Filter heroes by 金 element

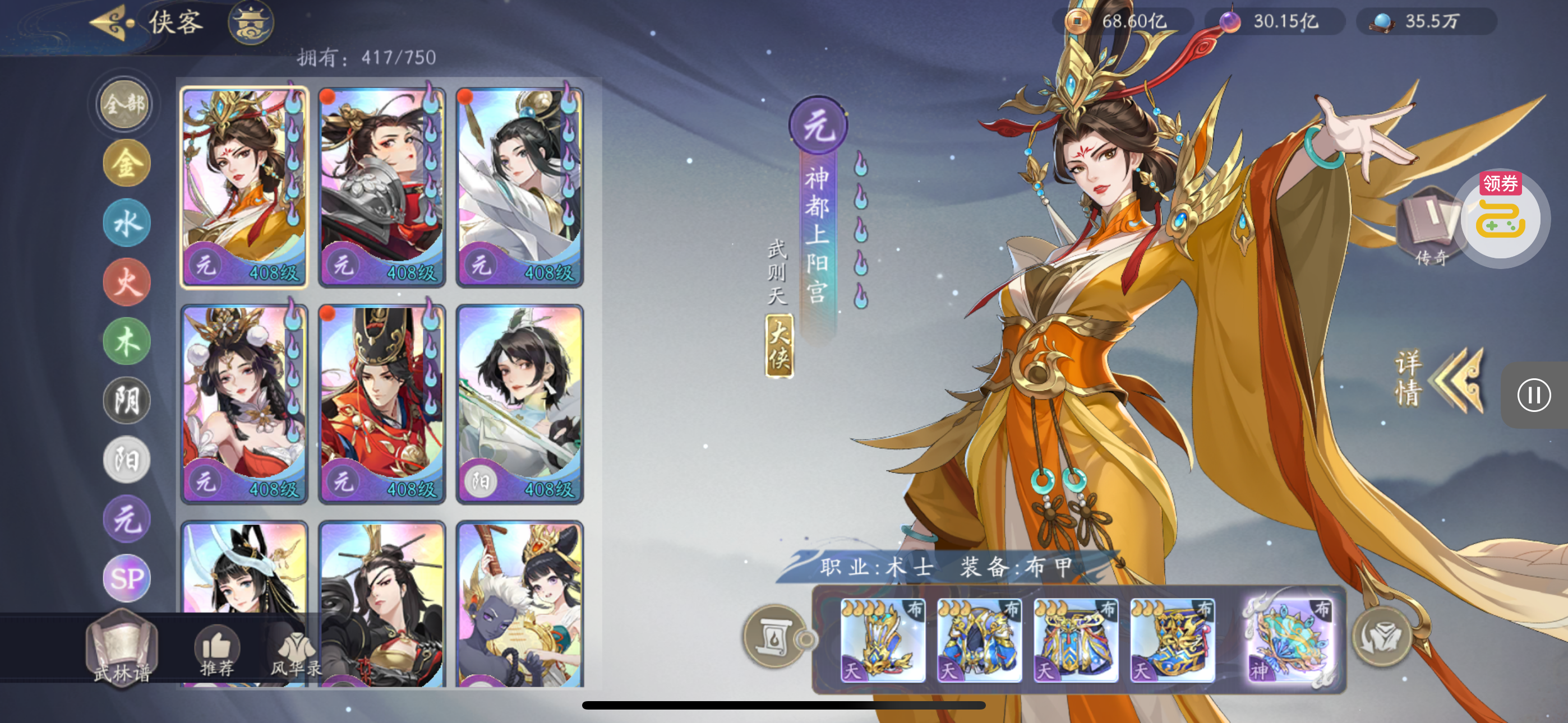click(x=127, y=163)
